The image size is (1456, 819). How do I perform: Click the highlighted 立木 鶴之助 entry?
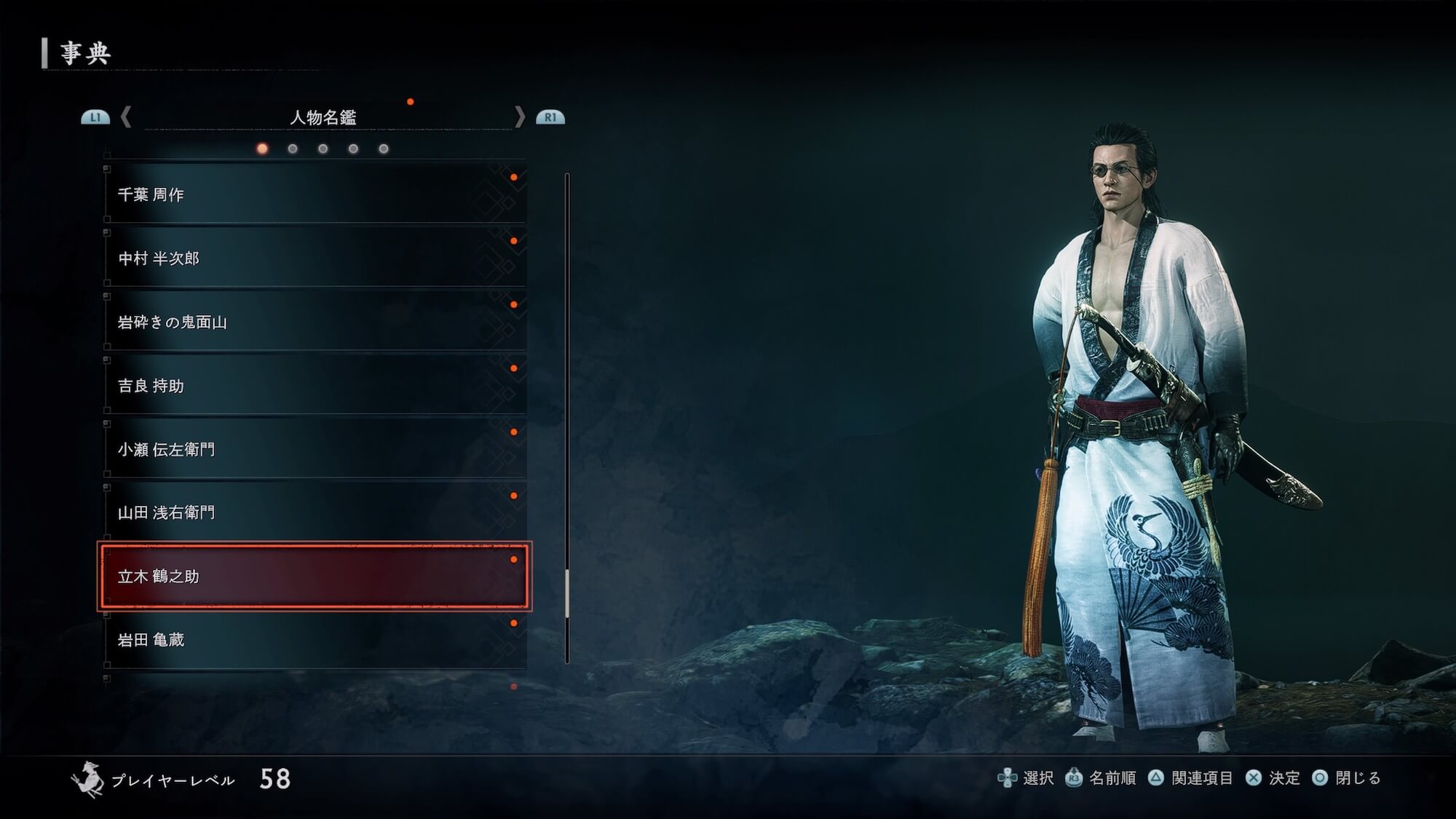click(x=314, y=577)
